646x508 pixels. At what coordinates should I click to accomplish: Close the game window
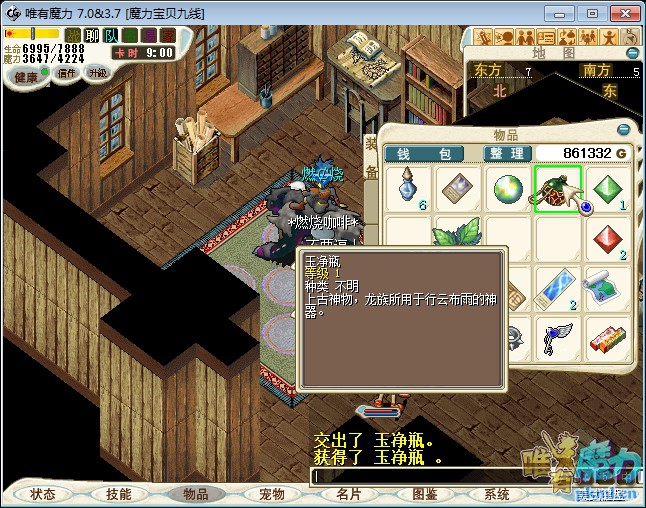tap(621, 13)
